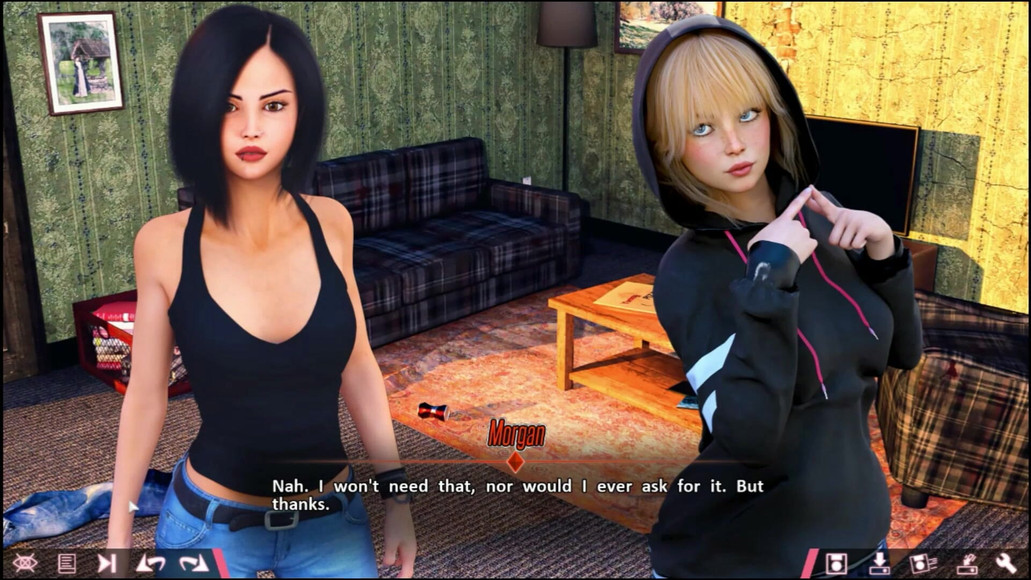Quick save with the speeding floppy icon
This screenshot has width=1031, height=580.
tap(922, 563)
